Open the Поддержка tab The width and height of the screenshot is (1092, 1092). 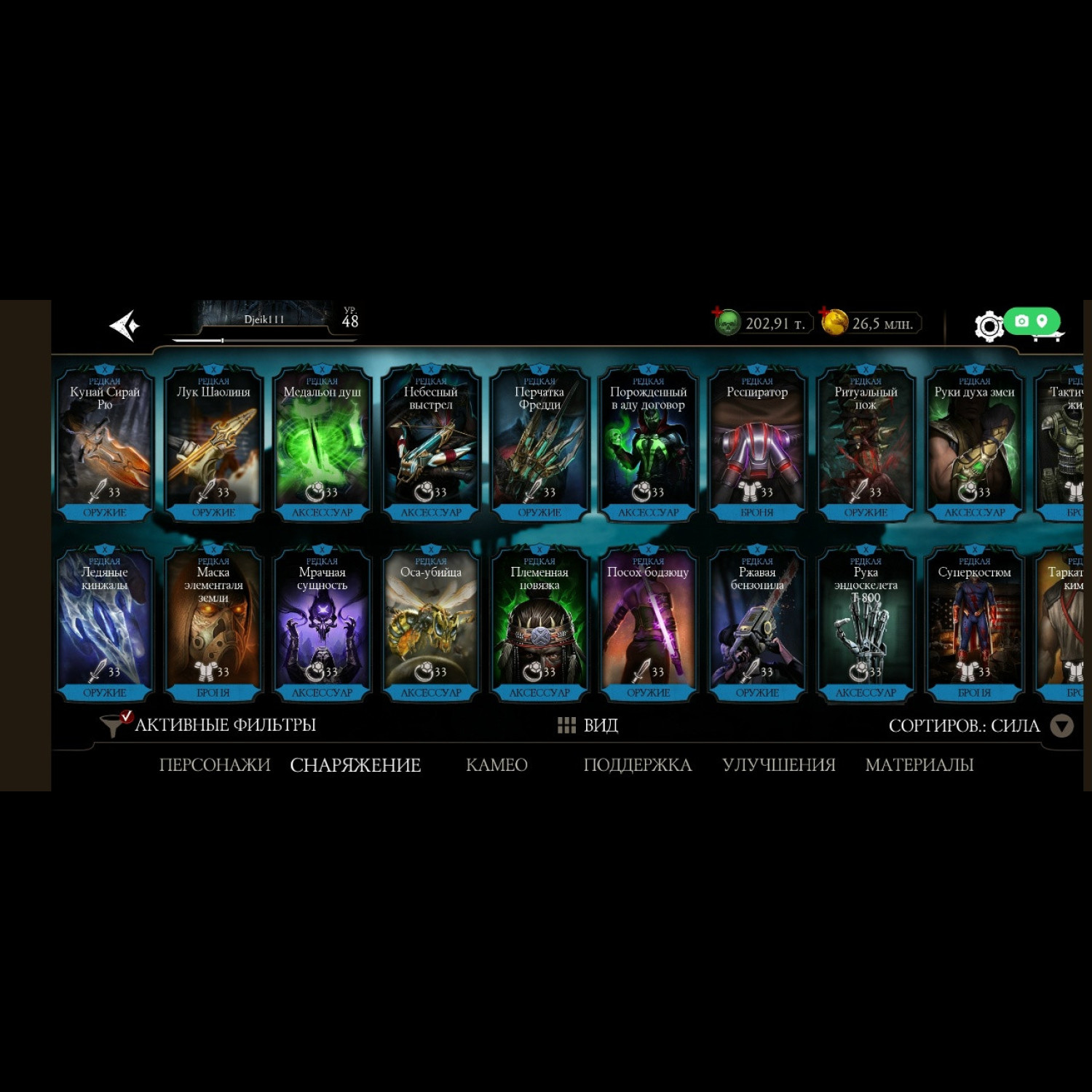click(637, 765)
